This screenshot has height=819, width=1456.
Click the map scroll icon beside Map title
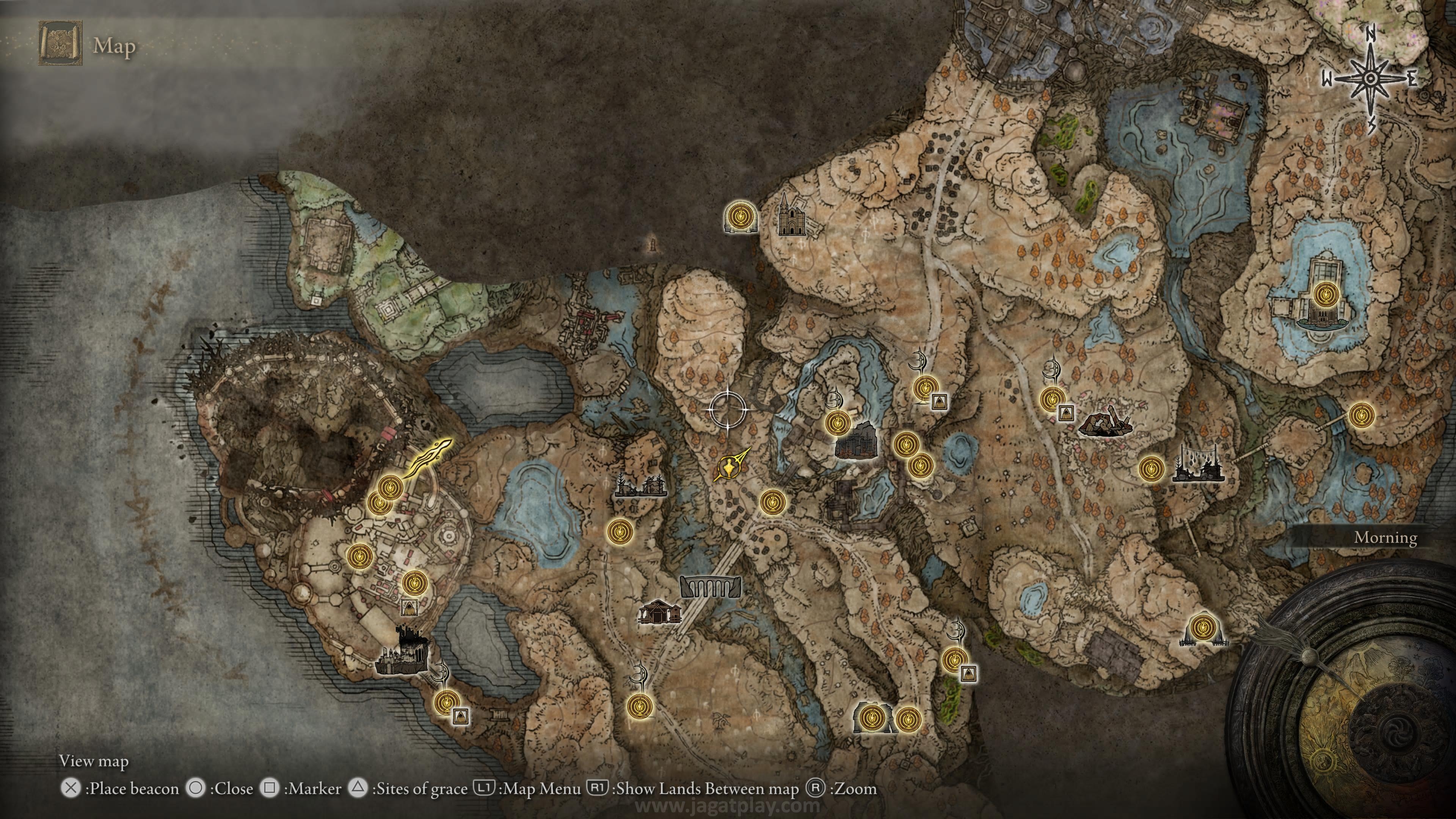coord(60,44)
